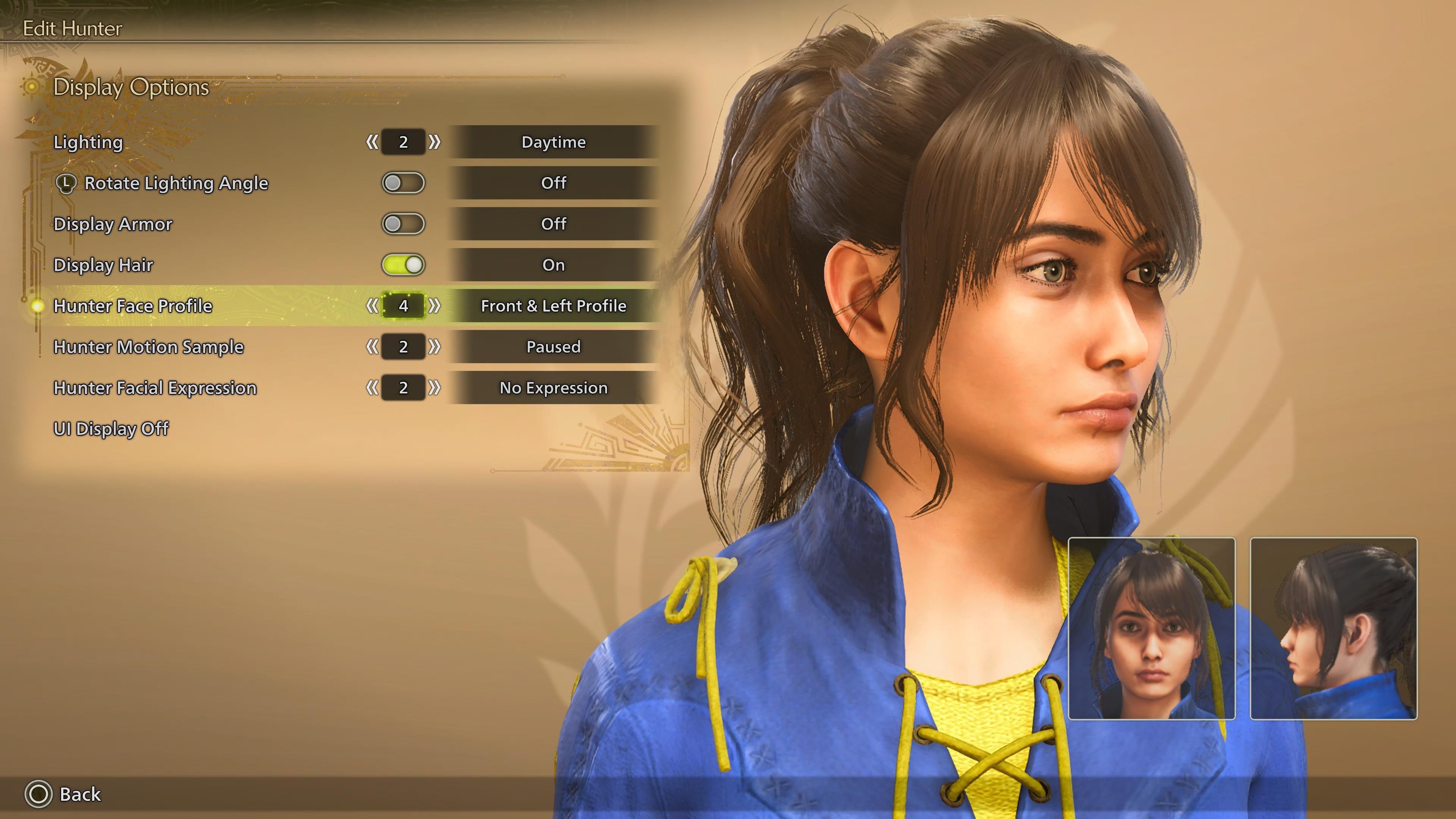Click left arrow for Hunter Motion Sample
1456x819 pixels.
coord(372,347)
